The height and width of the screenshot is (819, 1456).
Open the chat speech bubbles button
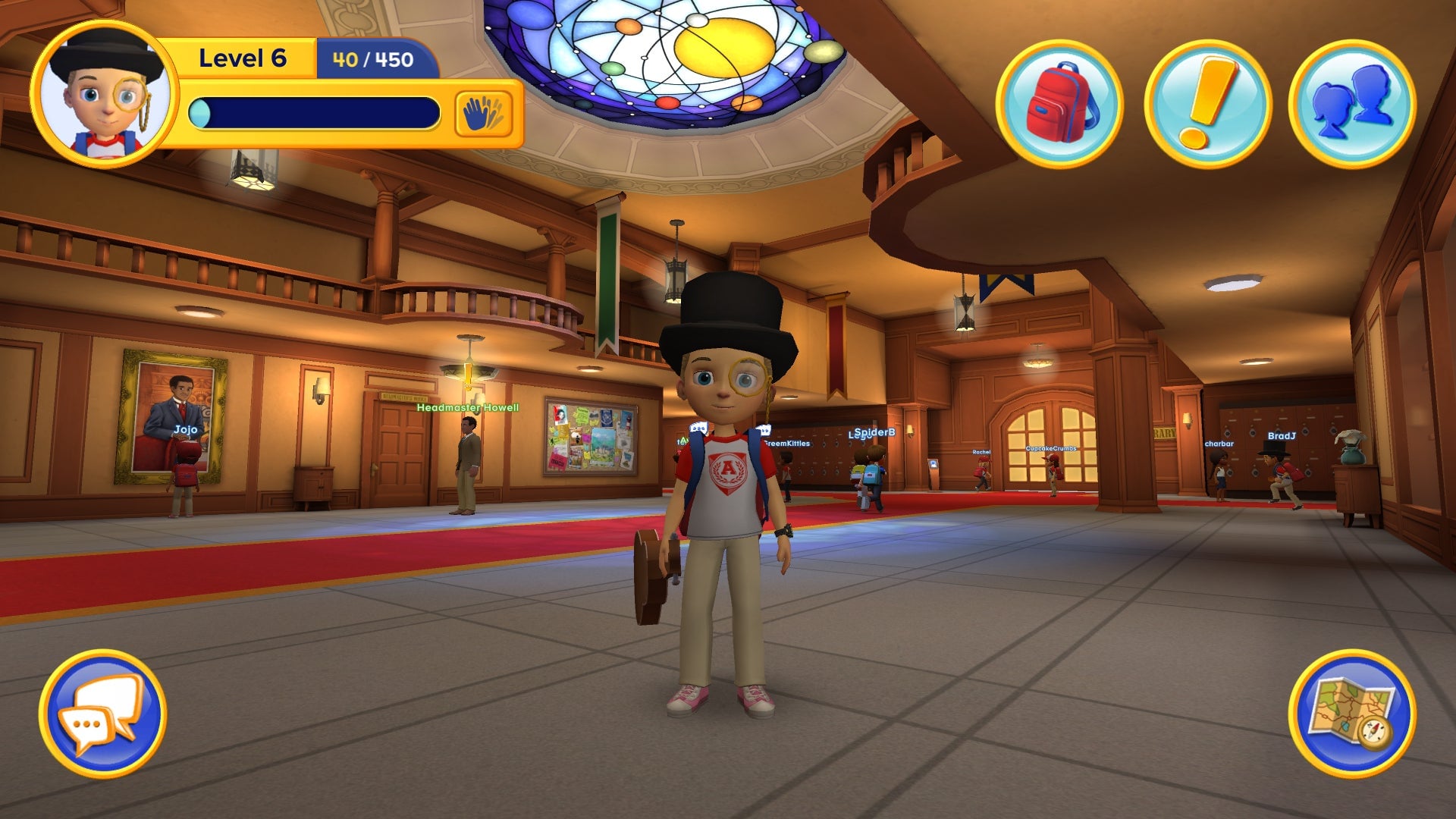pyautogui.click(x=102, y=714)
